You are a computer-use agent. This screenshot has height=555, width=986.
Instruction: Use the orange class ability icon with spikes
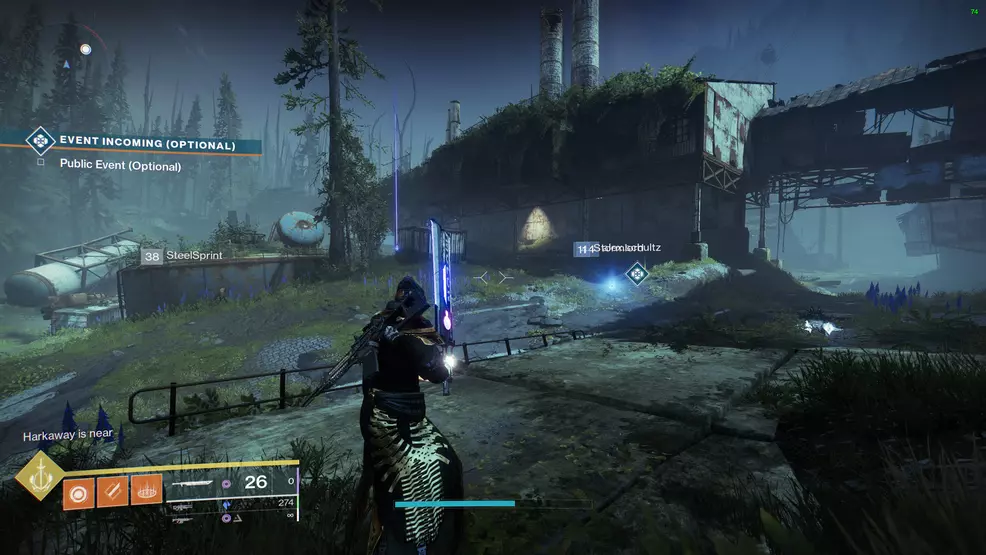(x=146, y=490)
